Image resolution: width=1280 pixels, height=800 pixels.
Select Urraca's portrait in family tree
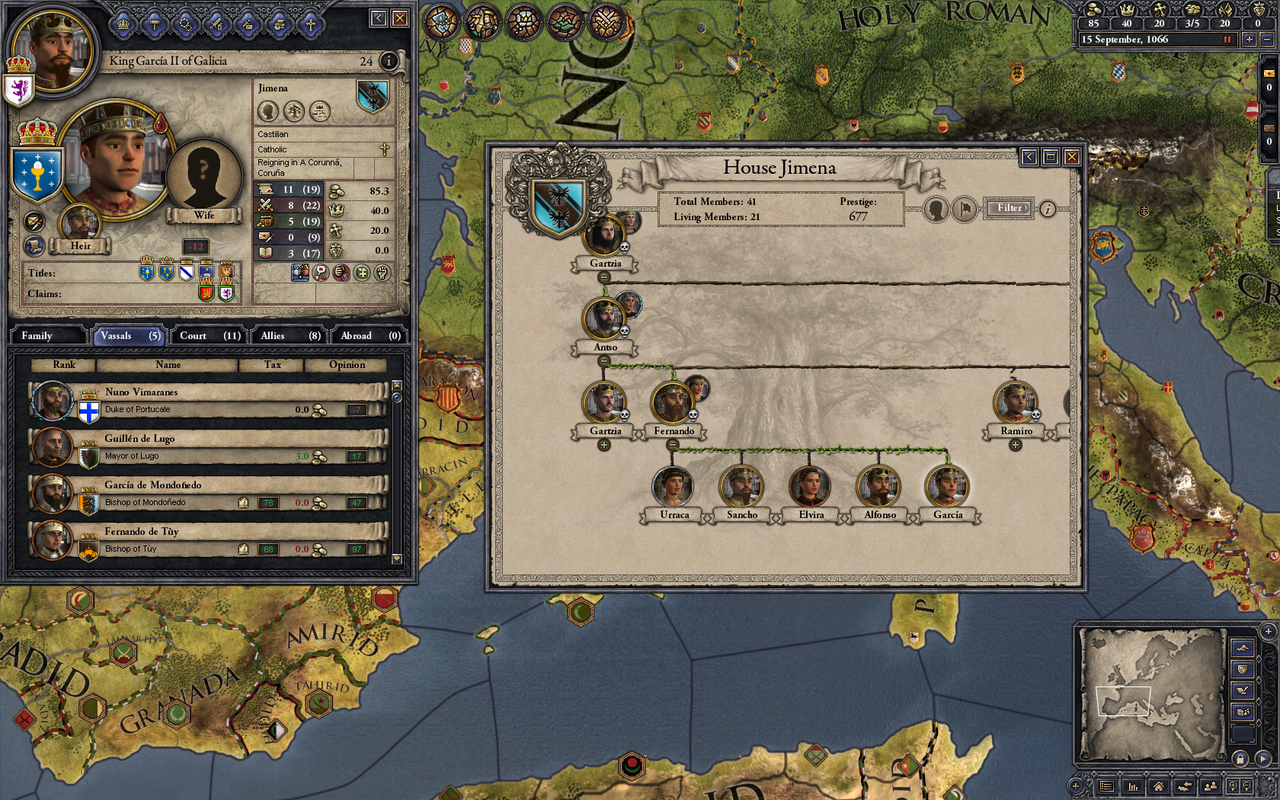click(x=673, y=487)
